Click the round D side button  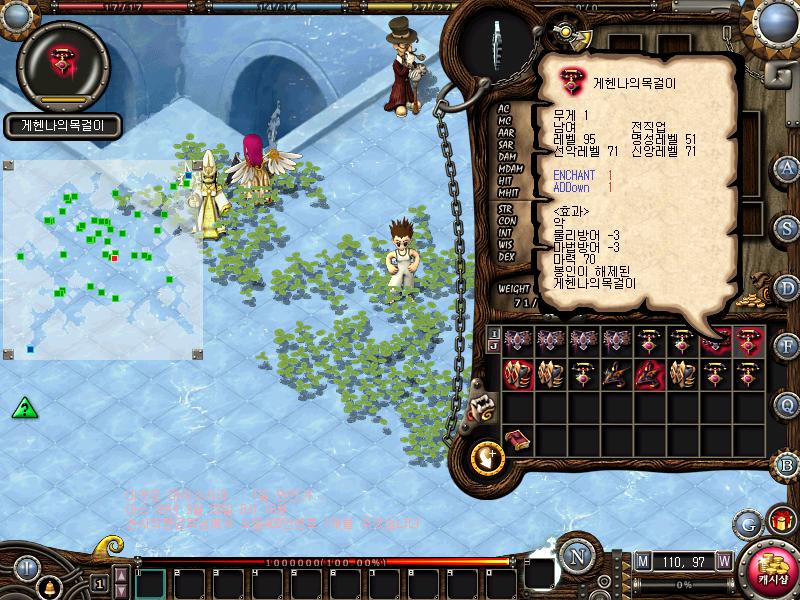point(787,287)
